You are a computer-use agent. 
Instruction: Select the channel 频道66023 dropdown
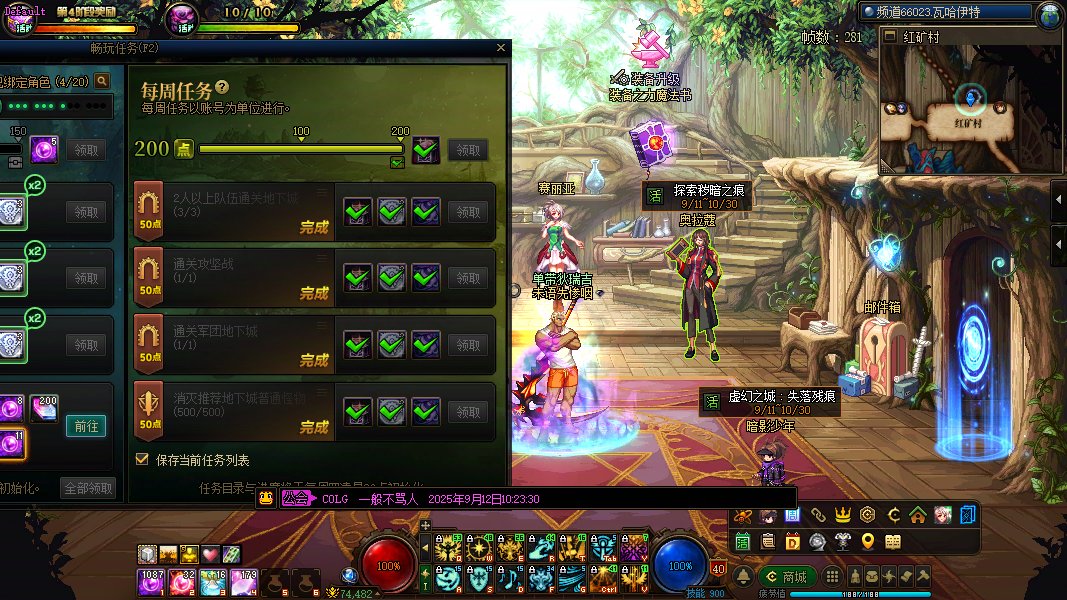coord(945,12)
